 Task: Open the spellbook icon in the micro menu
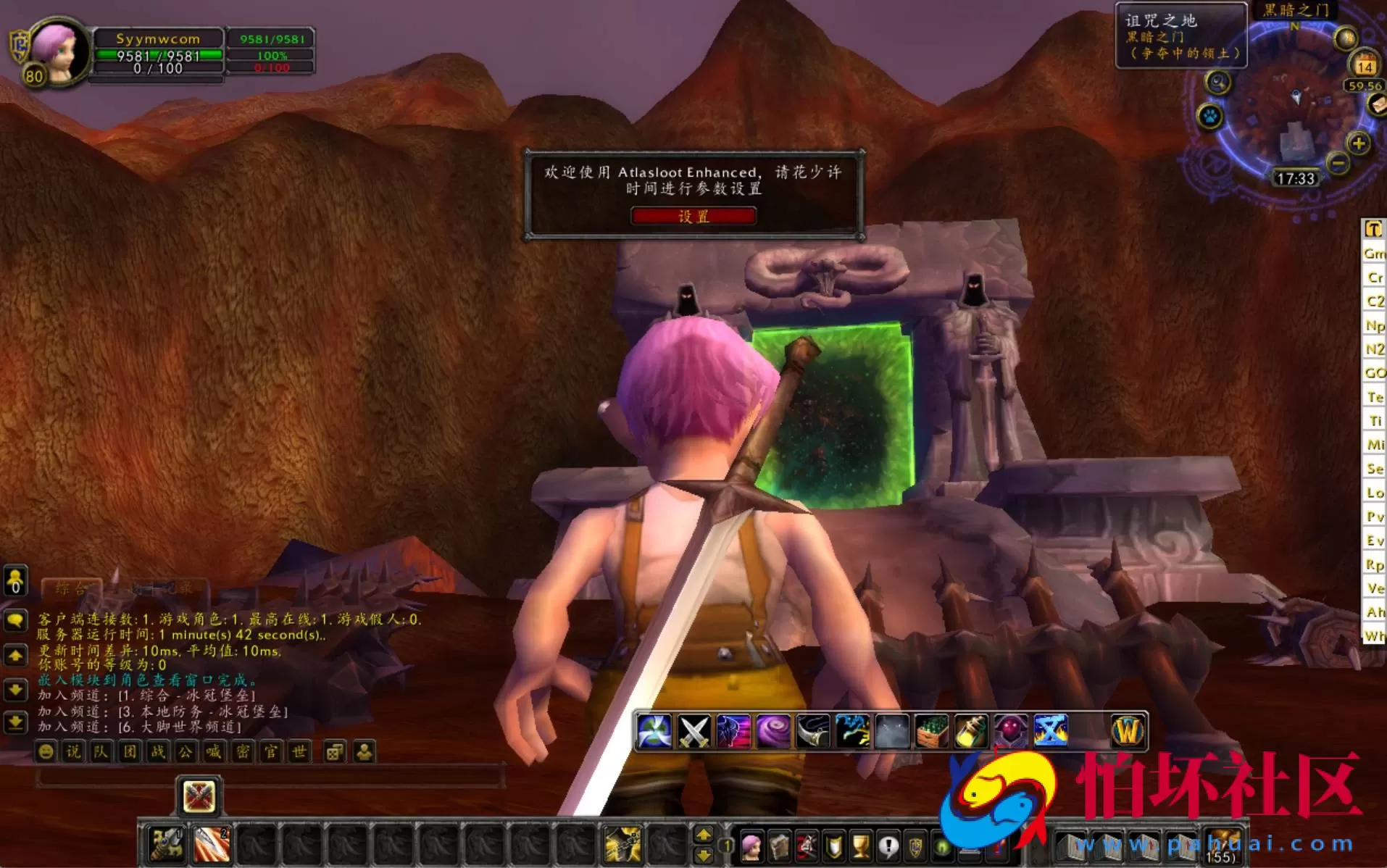(780, 845)
